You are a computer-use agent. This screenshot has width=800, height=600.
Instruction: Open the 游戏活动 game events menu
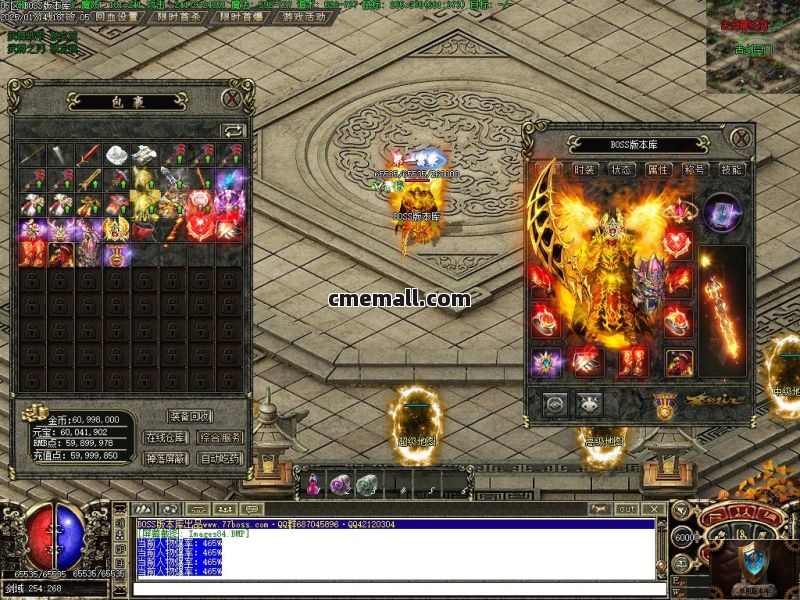click(x=305, y=17)
